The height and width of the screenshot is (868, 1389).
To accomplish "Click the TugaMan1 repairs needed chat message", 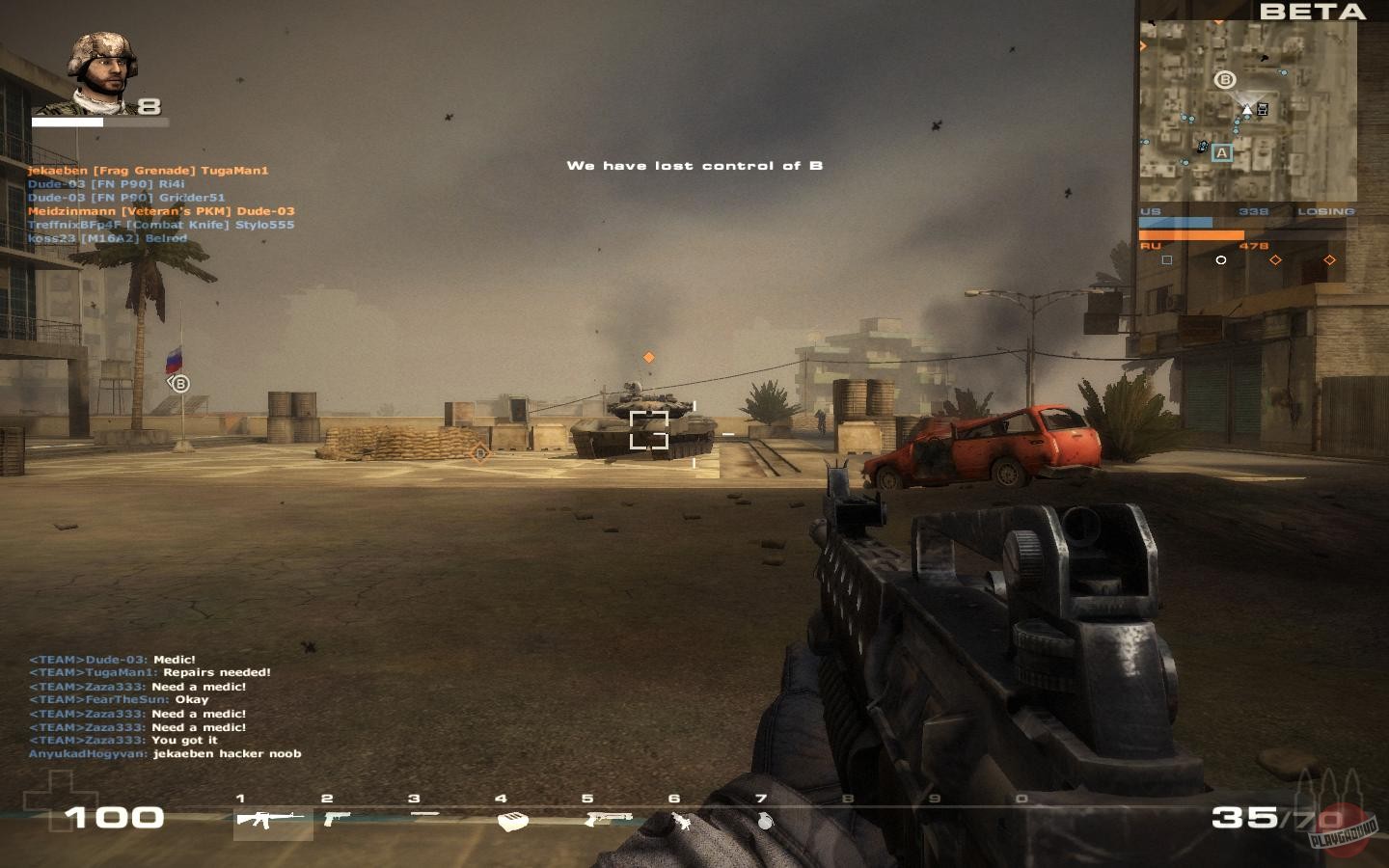I will 150,672.
